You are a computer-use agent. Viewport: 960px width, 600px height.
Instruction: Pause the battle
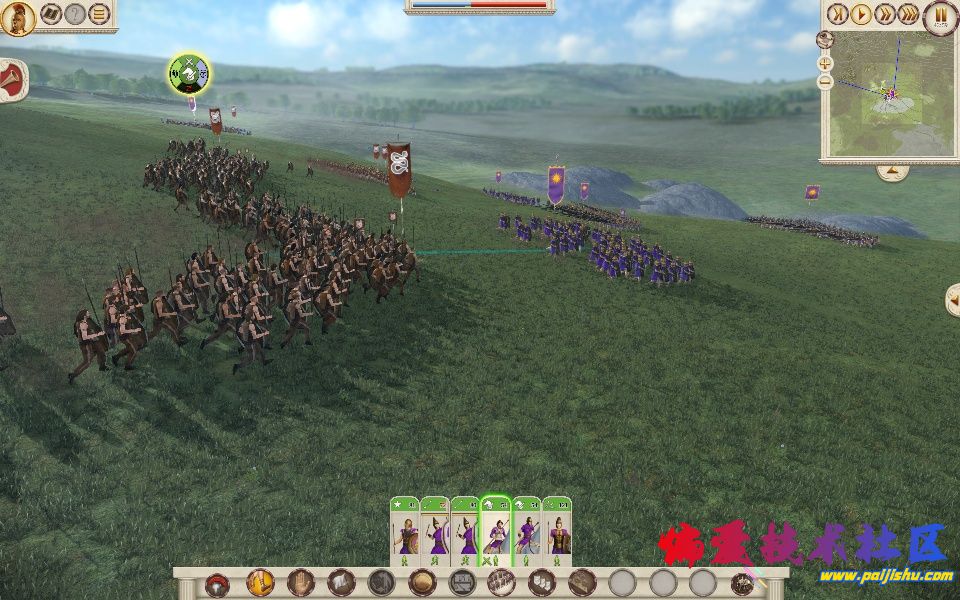[940, 15]
